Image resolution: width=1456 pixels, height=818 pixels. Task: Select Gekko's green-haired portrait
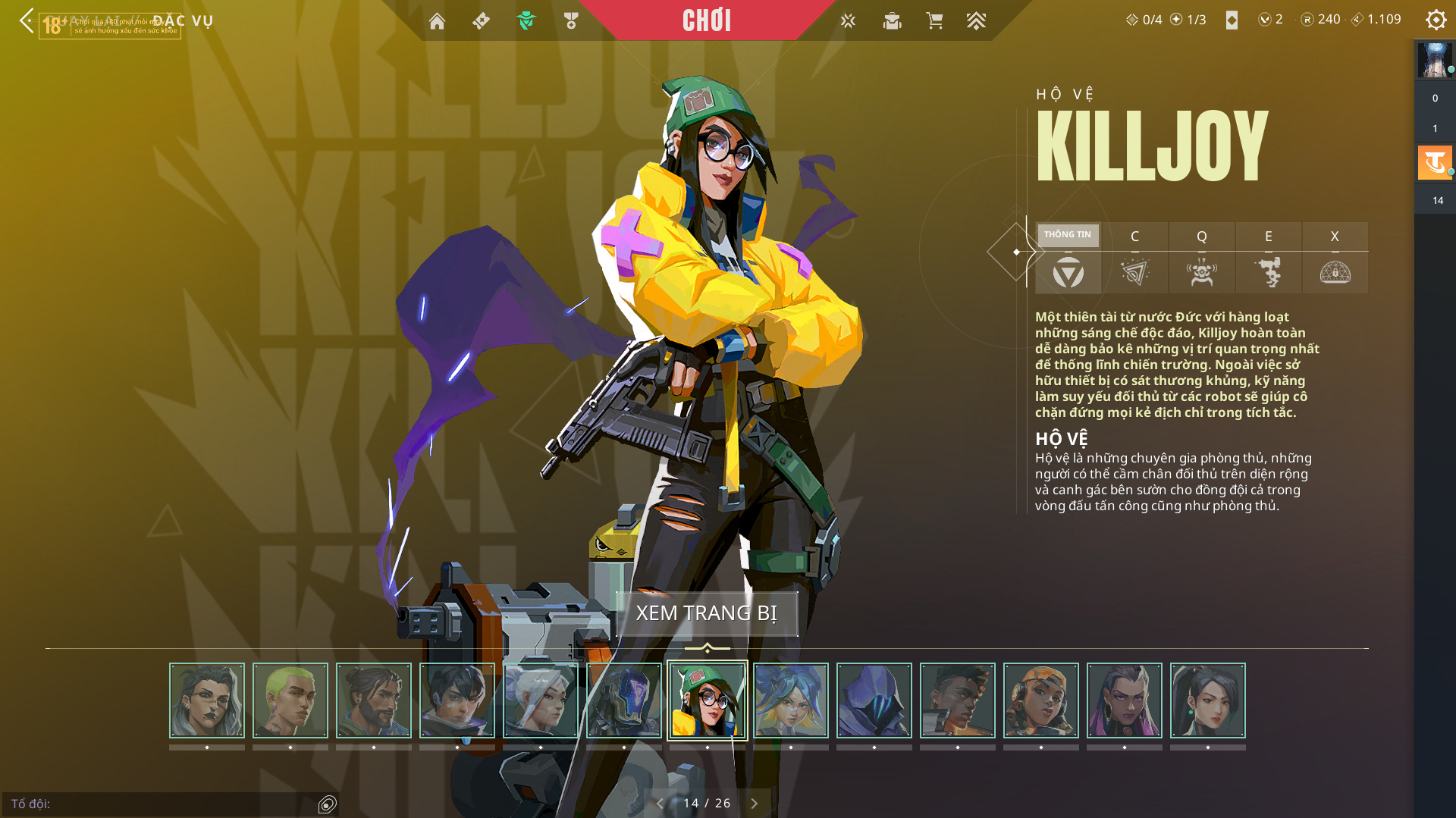tap(290, 700)
